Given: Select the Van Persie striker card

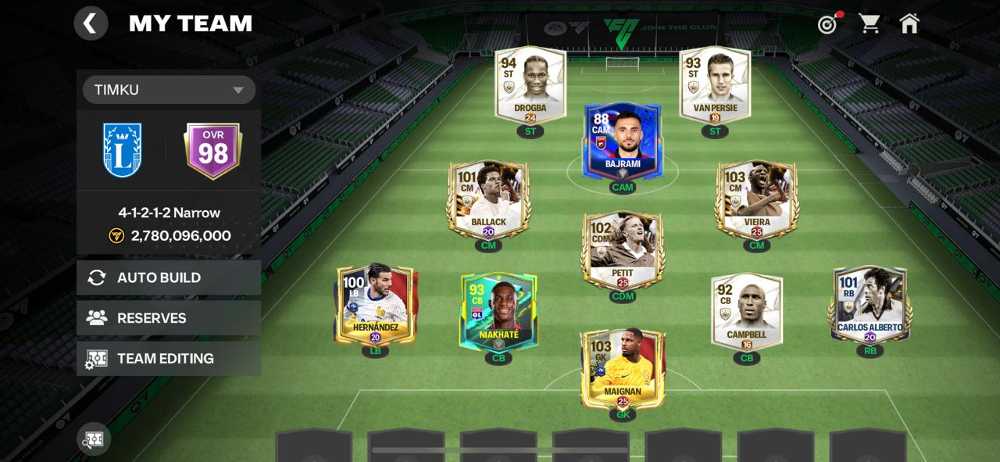Looking at the screenshot, I should click(714, 87).
